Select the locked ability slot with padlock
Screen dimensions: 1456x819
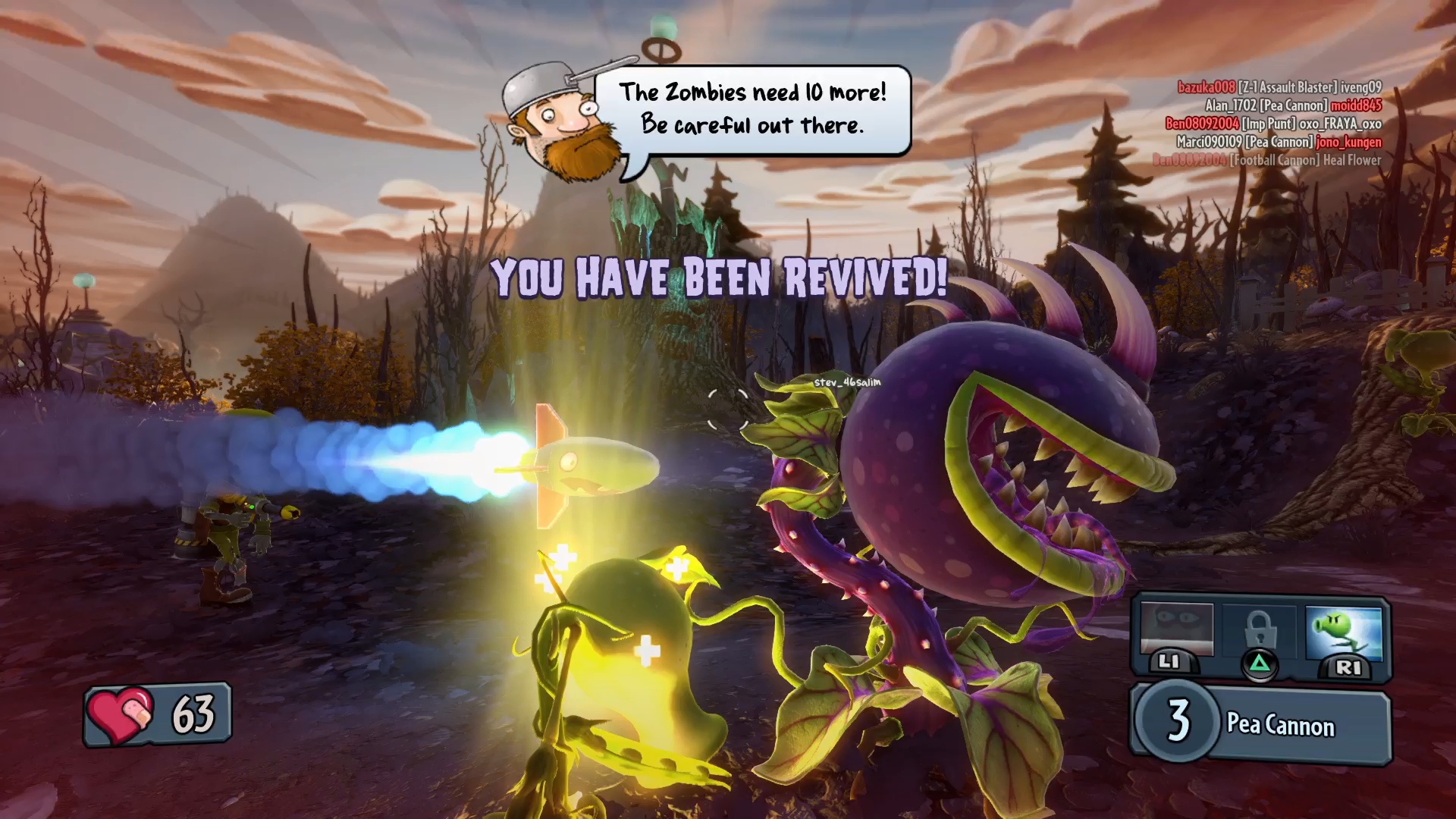[1259, 635]
